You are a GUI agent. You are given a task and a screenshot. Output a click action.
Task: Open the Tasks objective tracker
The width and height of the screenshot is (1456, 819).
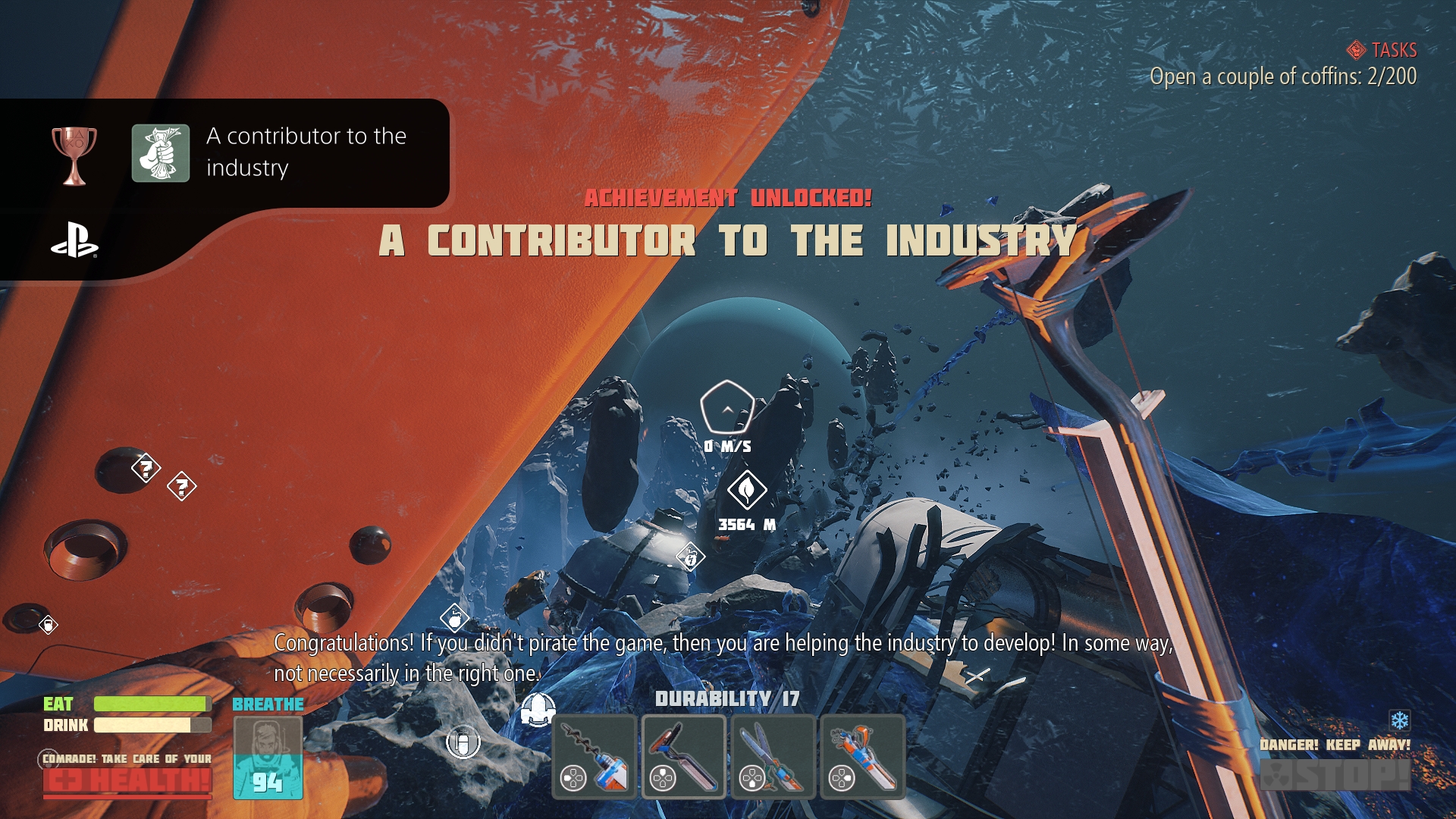pos(1382,50)
